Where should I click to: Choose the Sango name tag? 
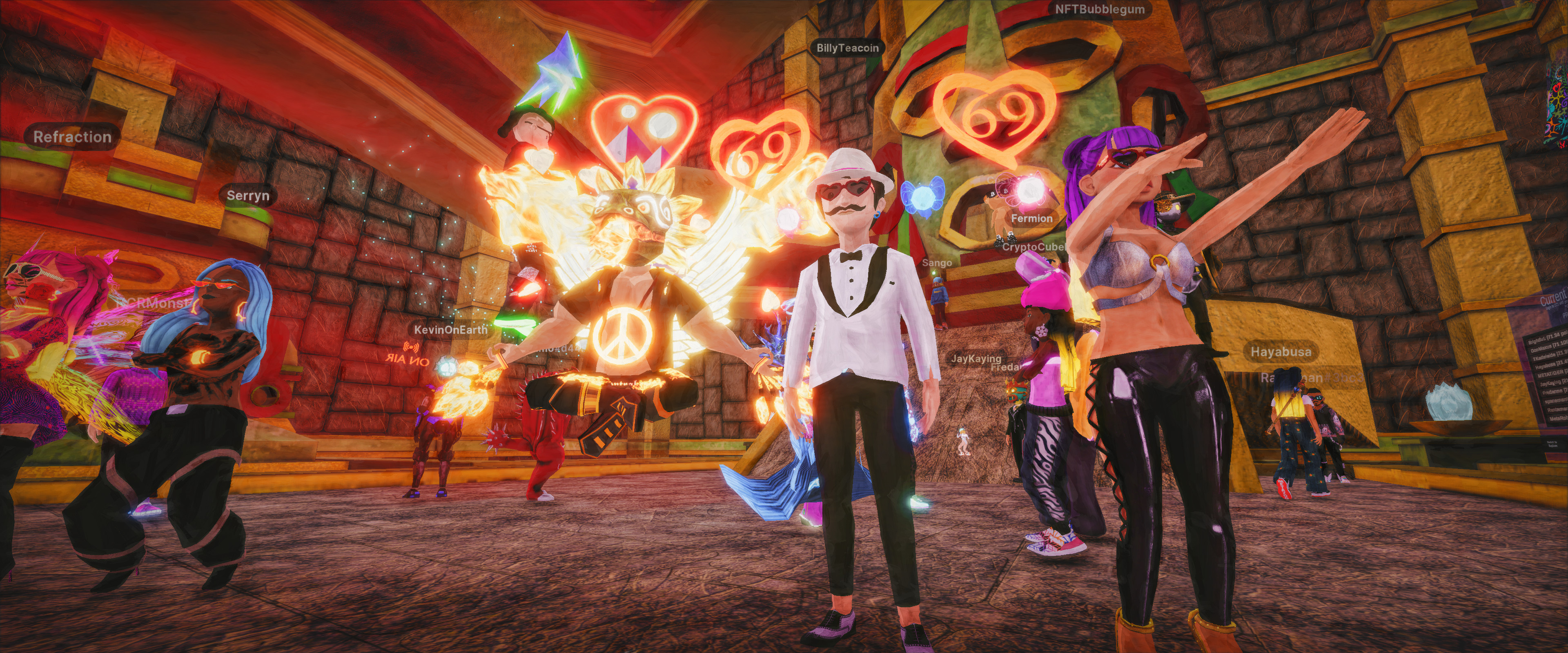[936, 263]
